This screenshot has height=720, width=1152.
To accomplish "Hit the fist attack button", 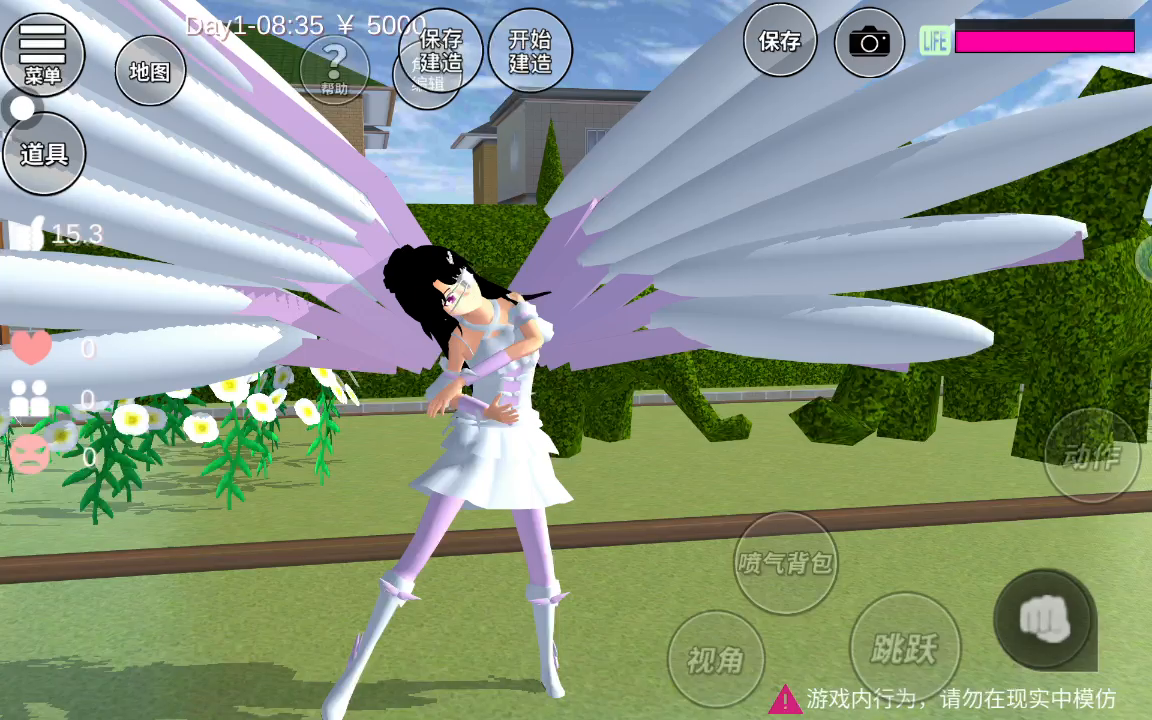I will [1044, 619].
